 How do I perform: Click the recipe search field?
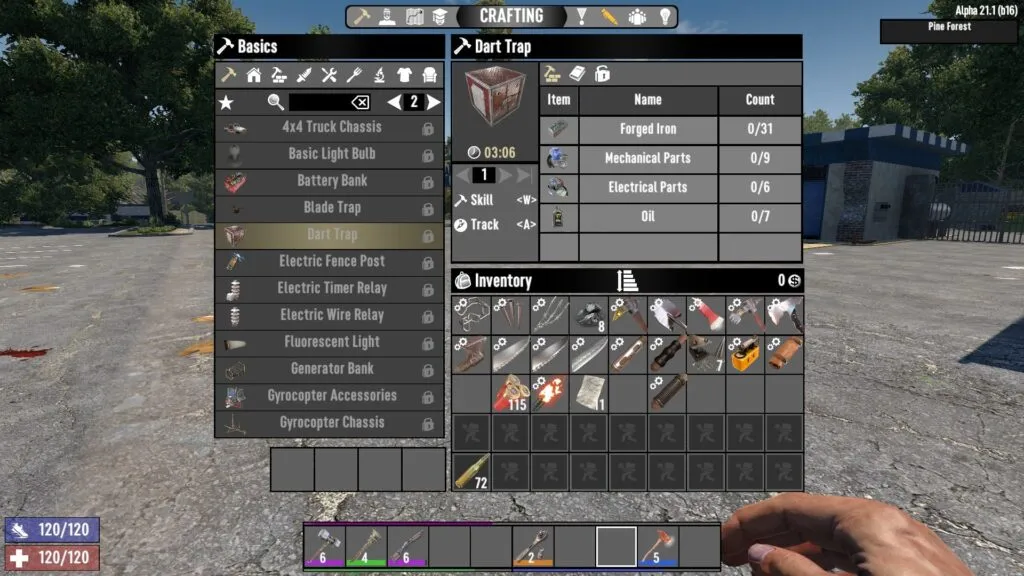point(318,102)
